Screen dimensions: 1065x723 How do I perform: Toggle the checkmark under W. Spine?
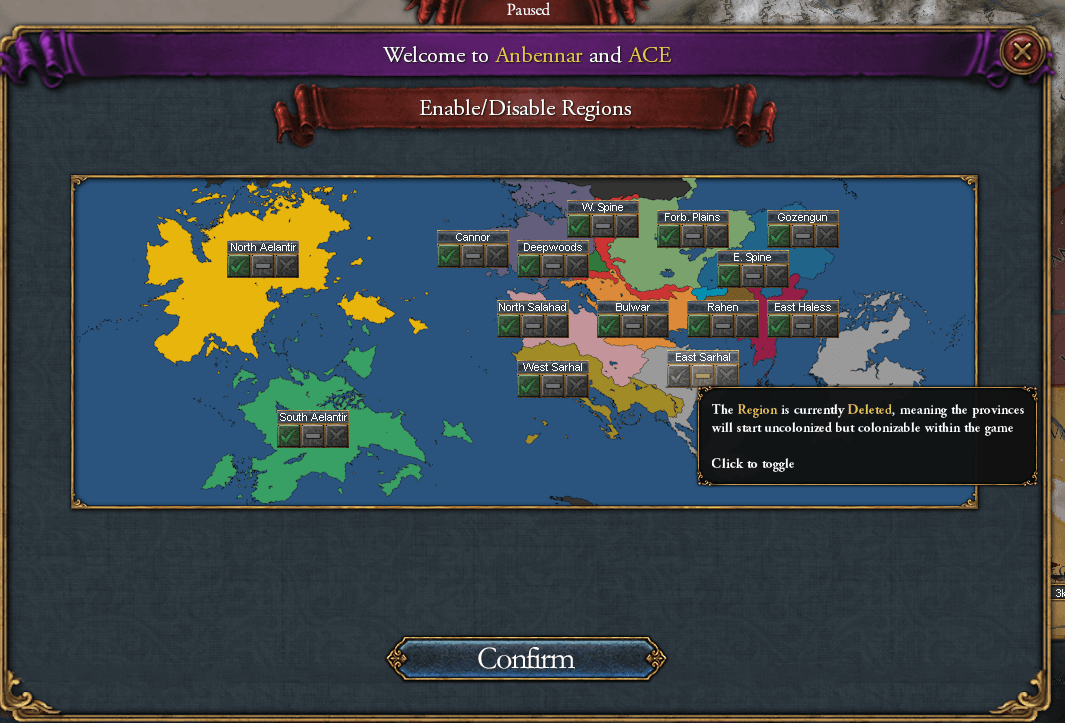coord(579,226)
